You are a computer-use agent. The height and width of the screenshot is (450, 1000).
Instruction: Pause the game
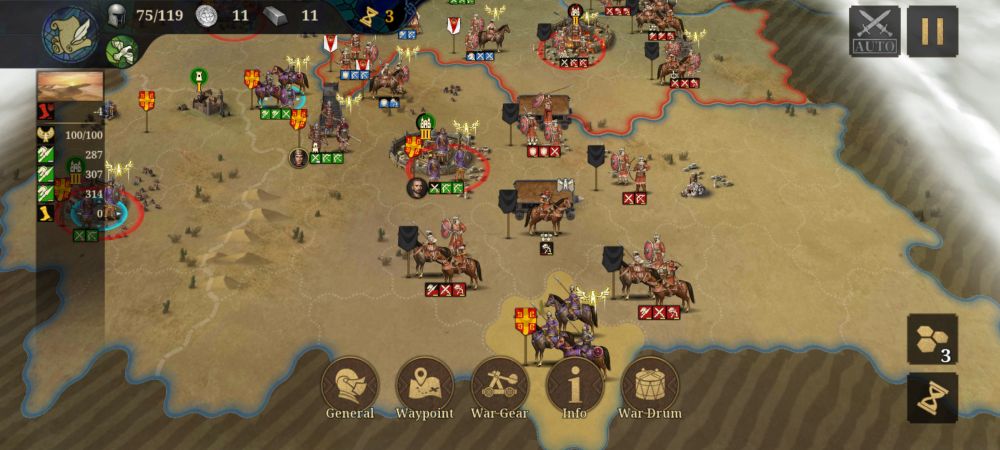click(932, 32)
